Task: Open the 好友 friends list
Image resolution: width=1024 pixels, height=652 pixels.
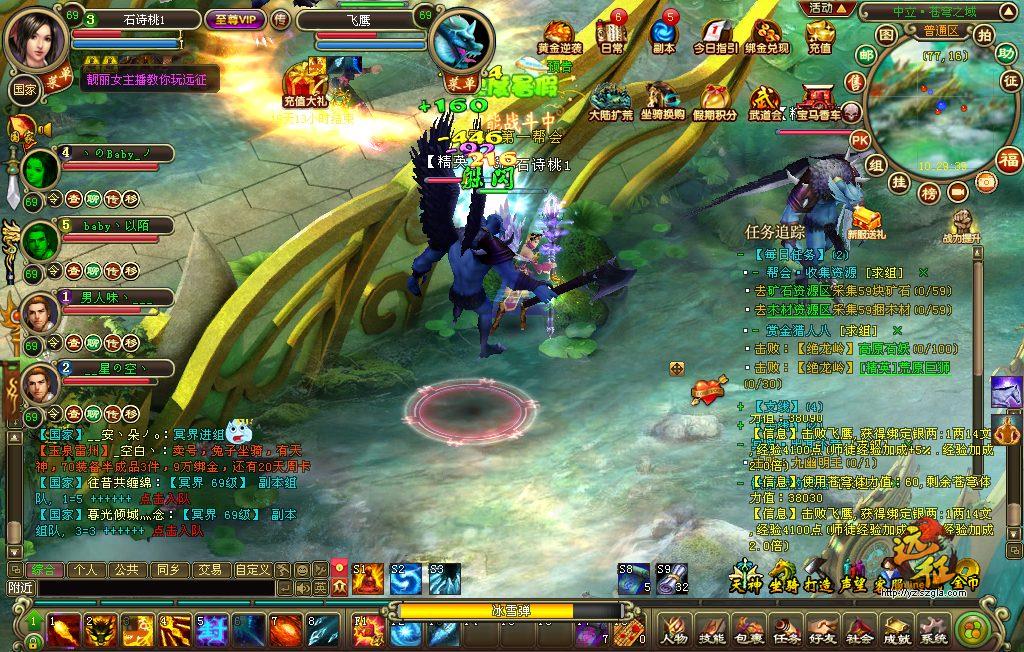Action: pos(822,629)
